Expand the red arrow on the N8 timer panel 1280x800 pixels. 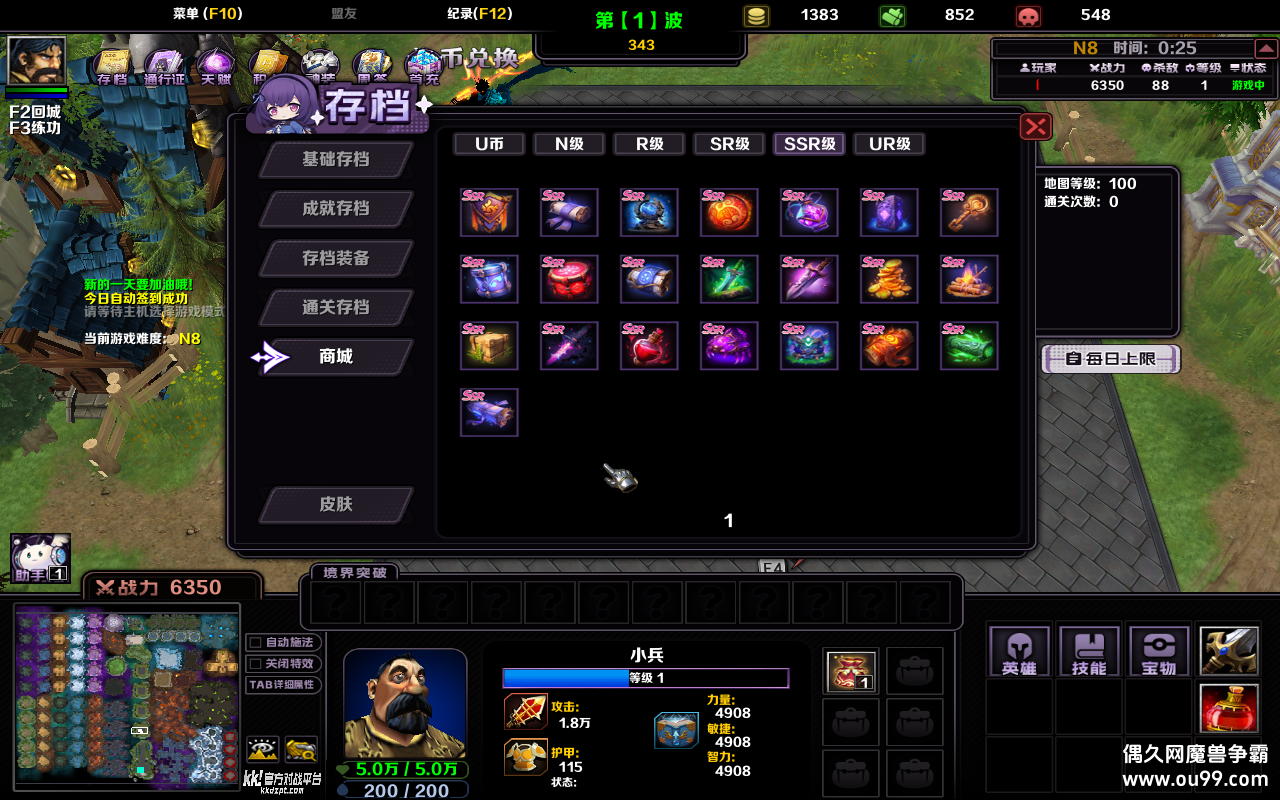point(1267,47)
